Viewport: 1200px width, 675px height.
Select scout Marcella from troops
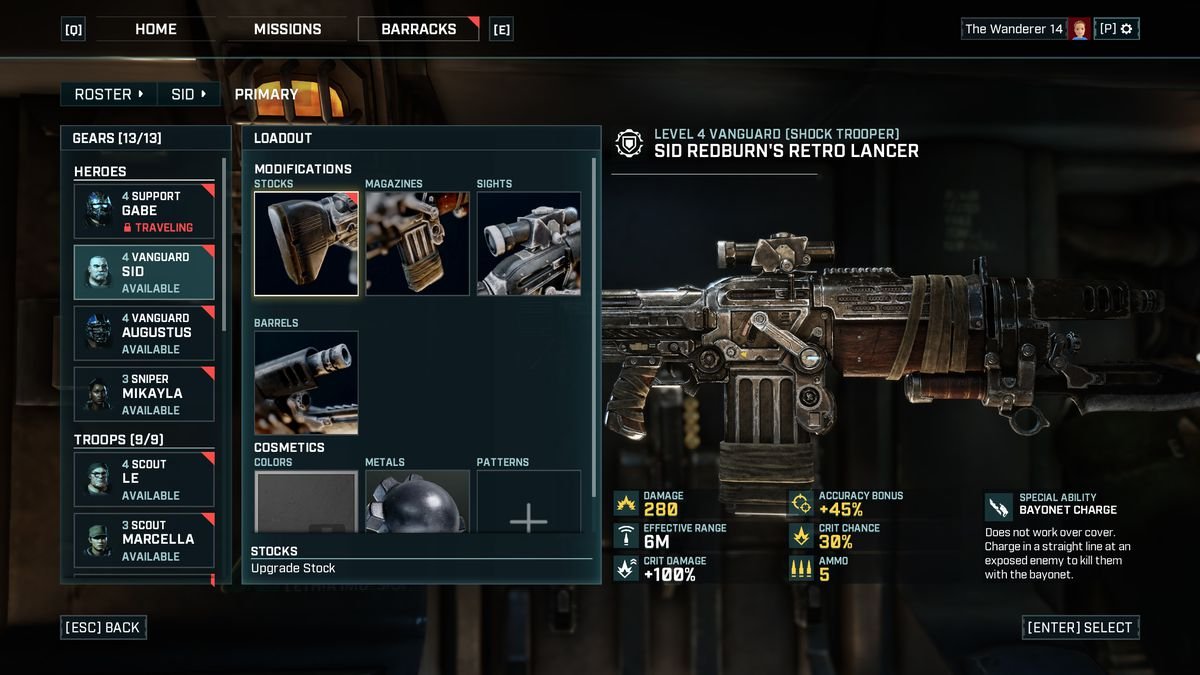144,540
